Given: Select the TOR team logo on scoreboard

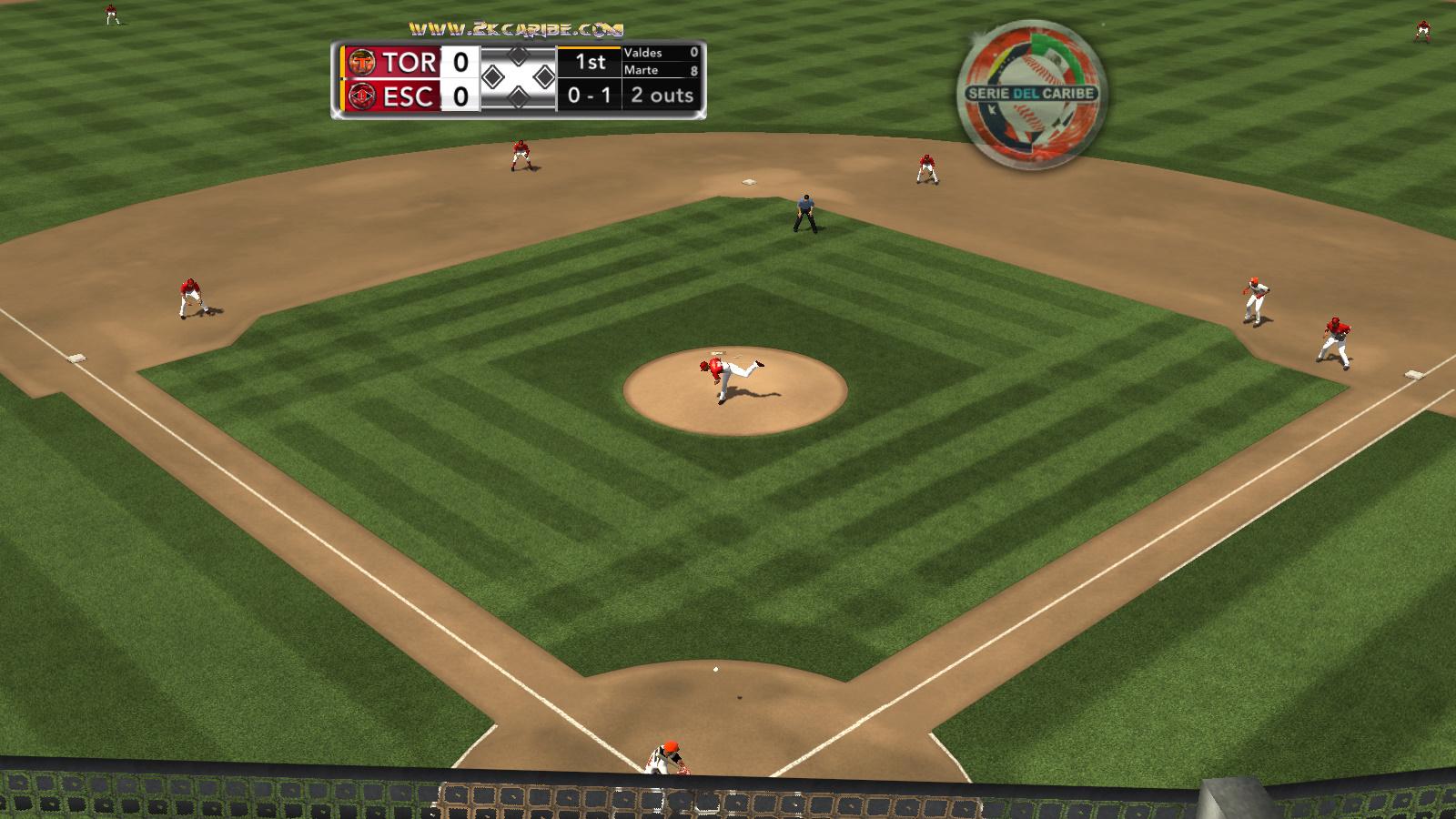Looking at the screenshot, I should pyautogui.click(x=362, y=62).
